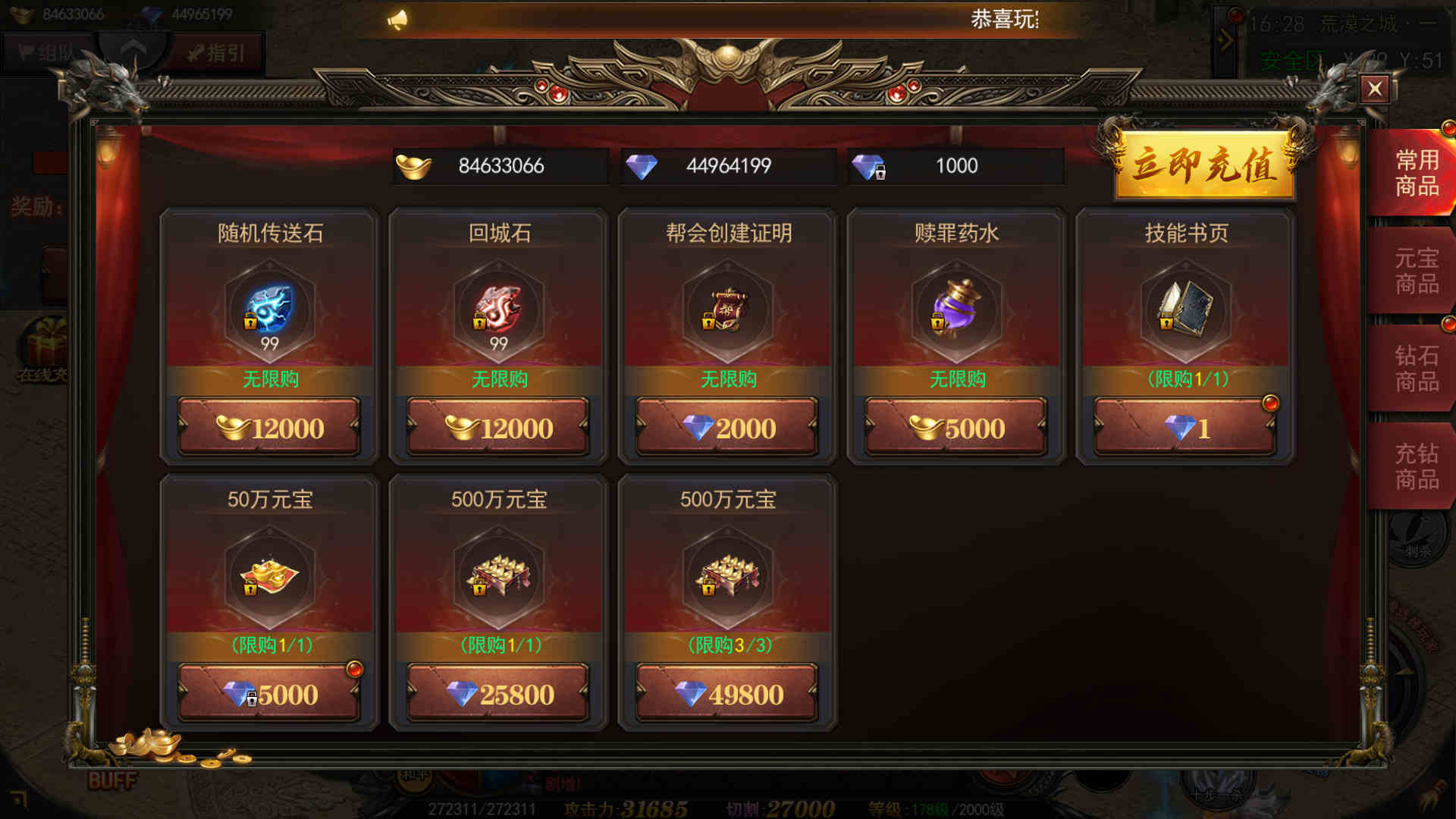Buy 回城石 with its 12000 price button

click(498, 428)
